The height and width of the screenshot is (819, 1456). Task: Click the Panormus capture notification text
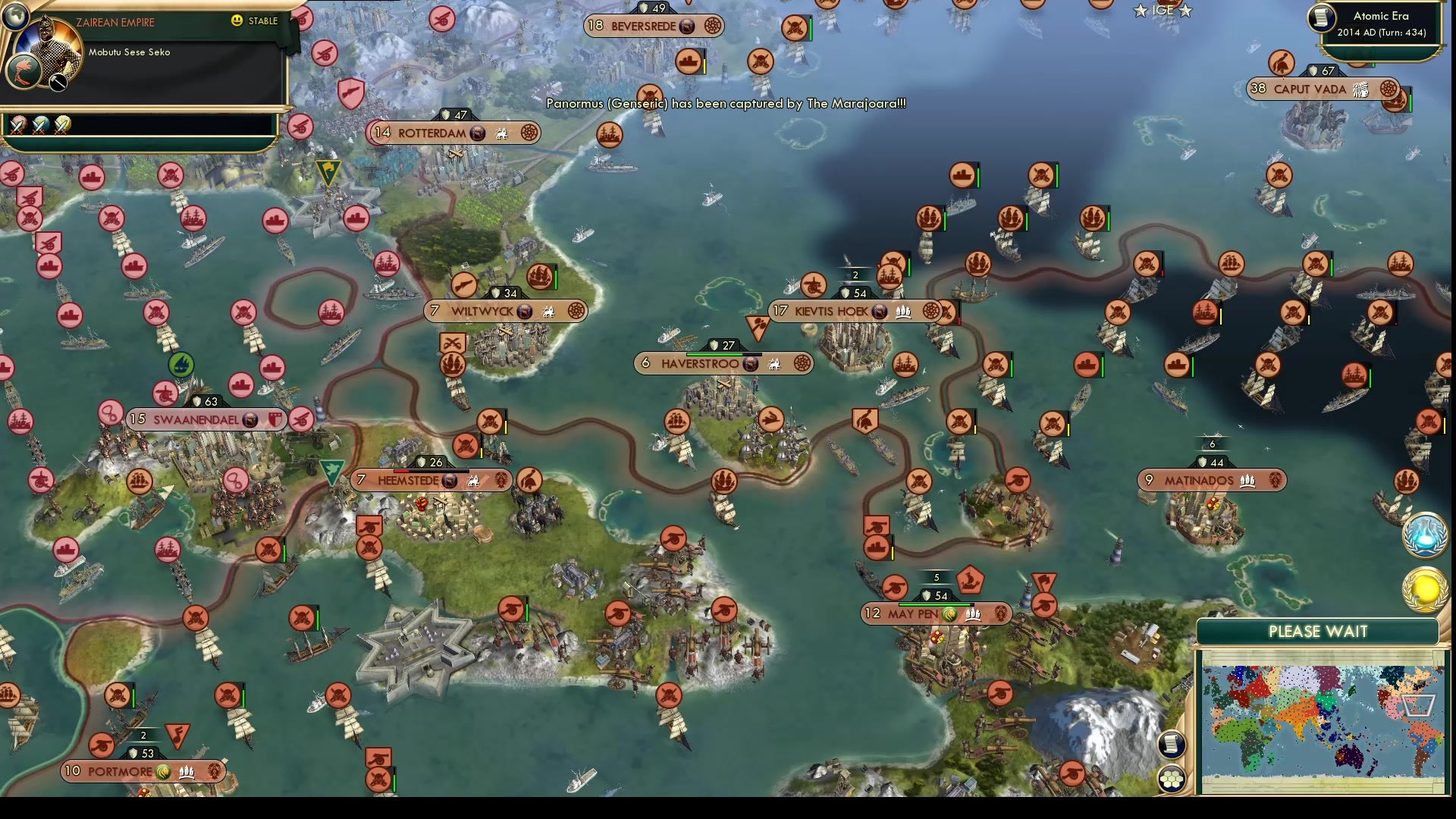[x=724, y=105]
